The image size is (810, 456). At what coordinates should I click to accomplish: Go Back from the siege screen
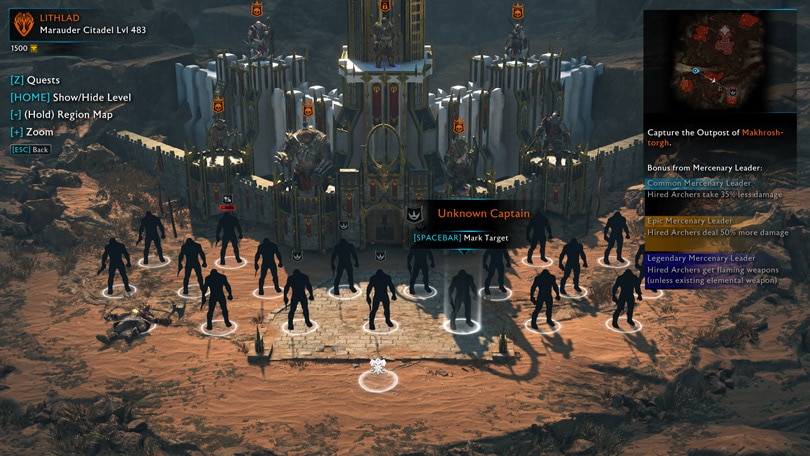point(29,149)
